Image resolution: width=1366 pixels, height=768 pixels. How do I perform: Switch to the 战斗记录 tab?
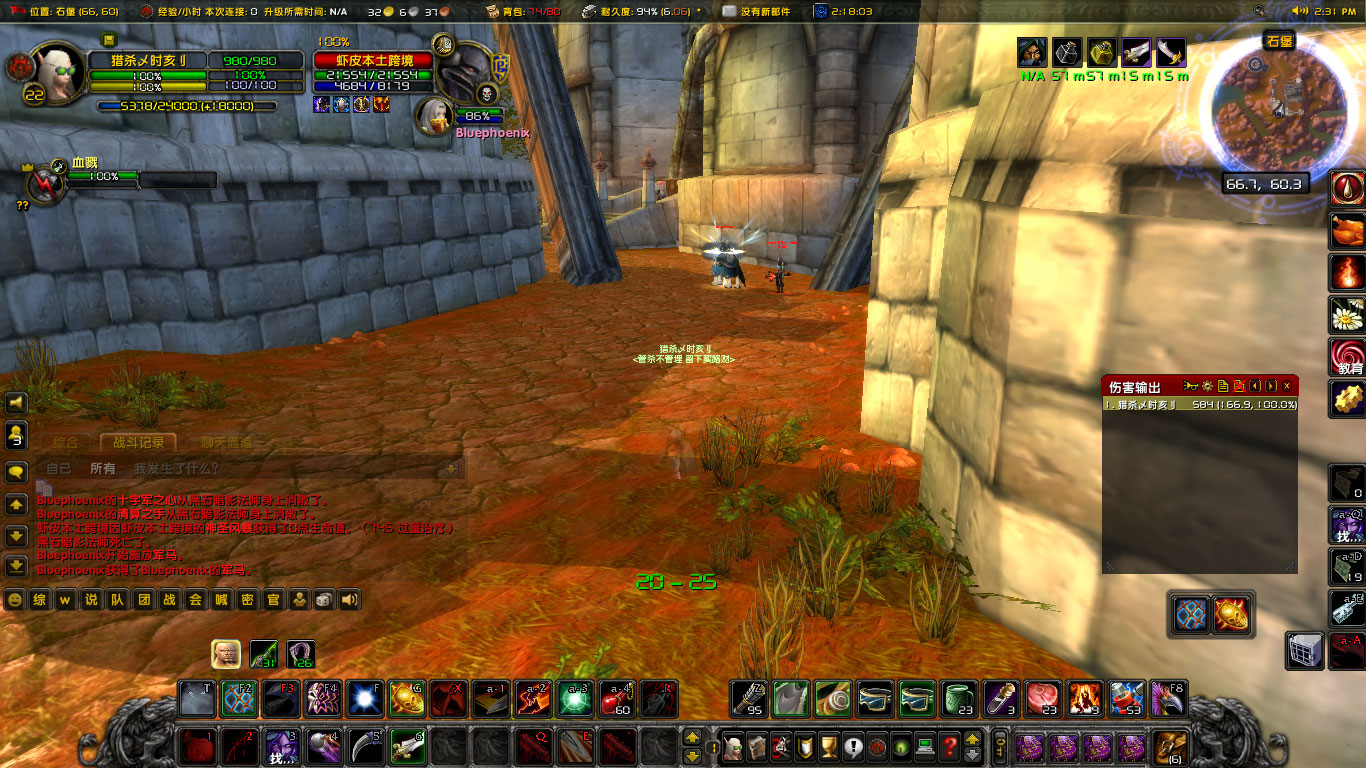point(139,444)
